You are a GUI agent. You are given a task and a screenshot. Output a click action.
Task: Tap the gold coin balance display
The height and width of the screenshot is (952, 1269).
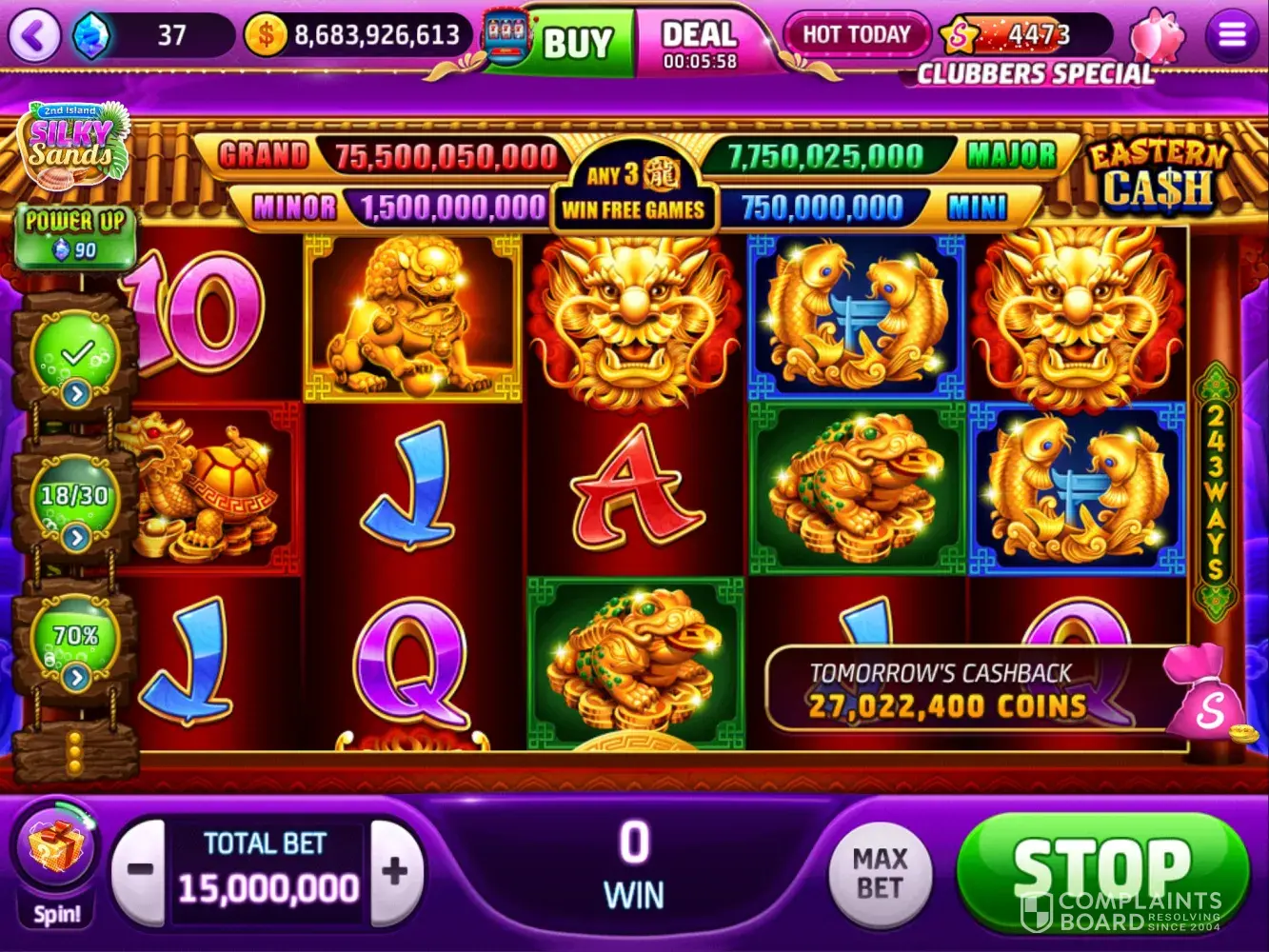coord(359,36)
